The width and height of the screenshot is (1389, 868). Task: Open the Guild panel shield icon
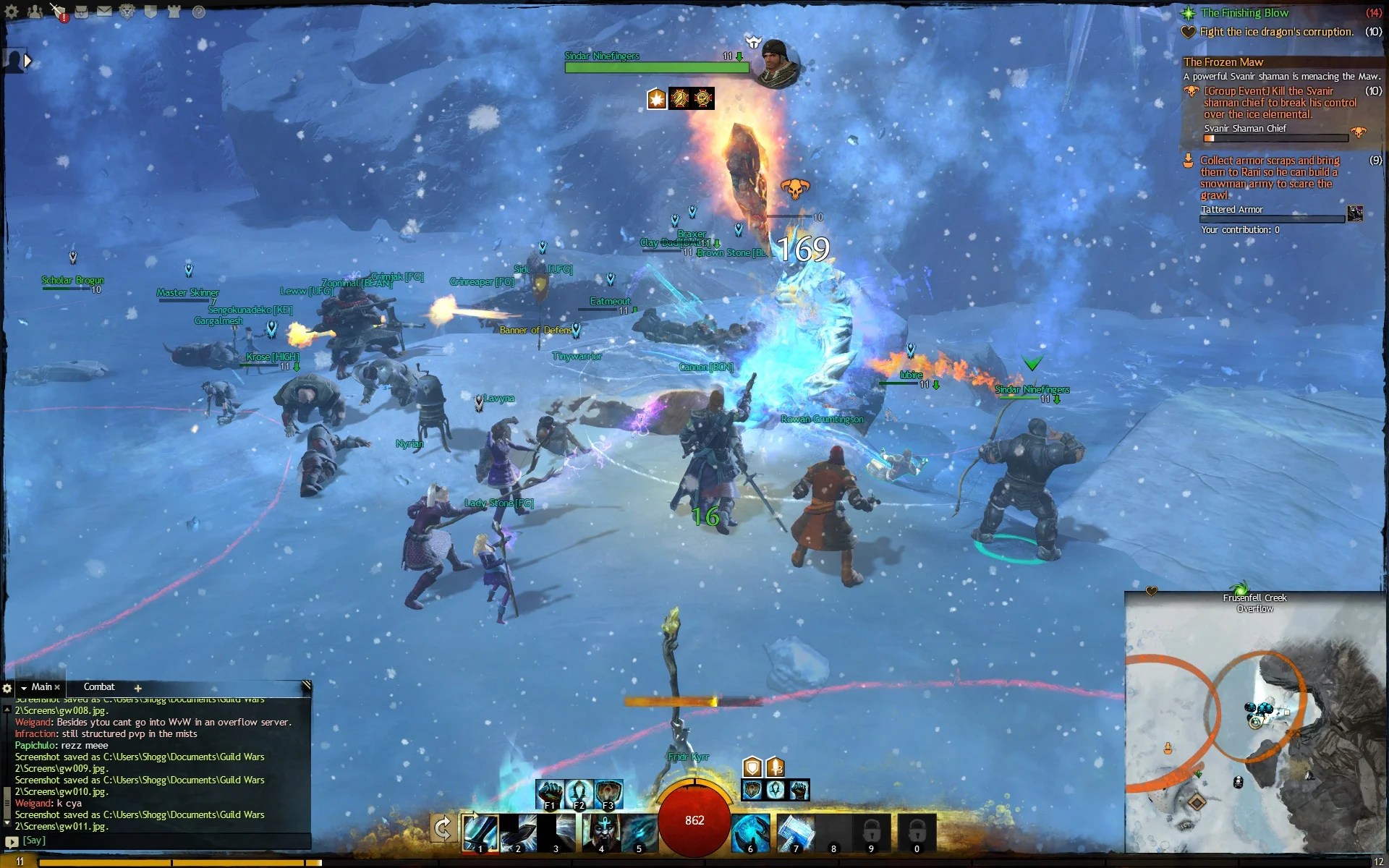[x=150, y=12]
